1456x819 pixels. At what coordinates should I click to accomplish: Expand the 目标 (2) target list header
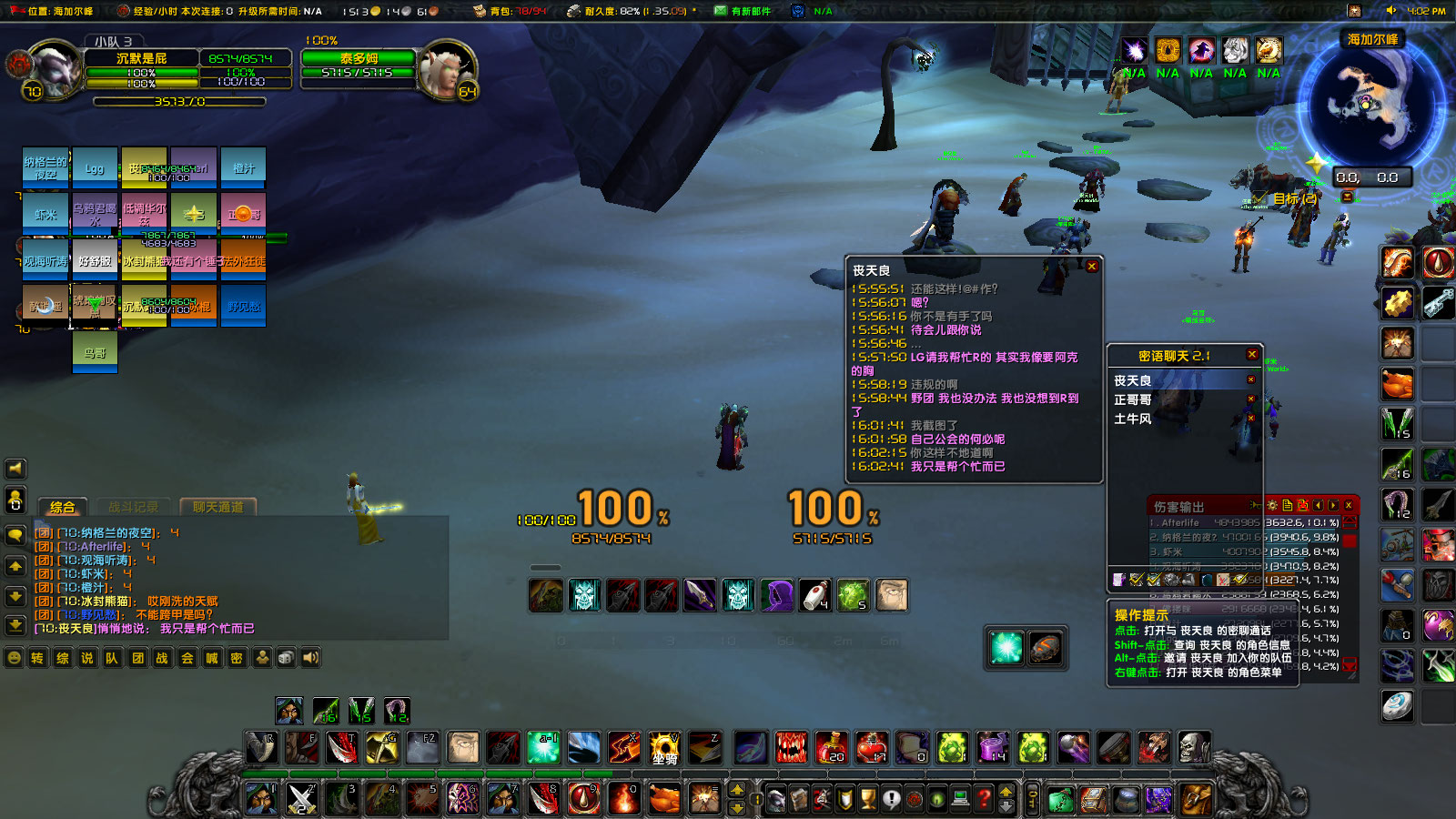tap(1283, 198)
